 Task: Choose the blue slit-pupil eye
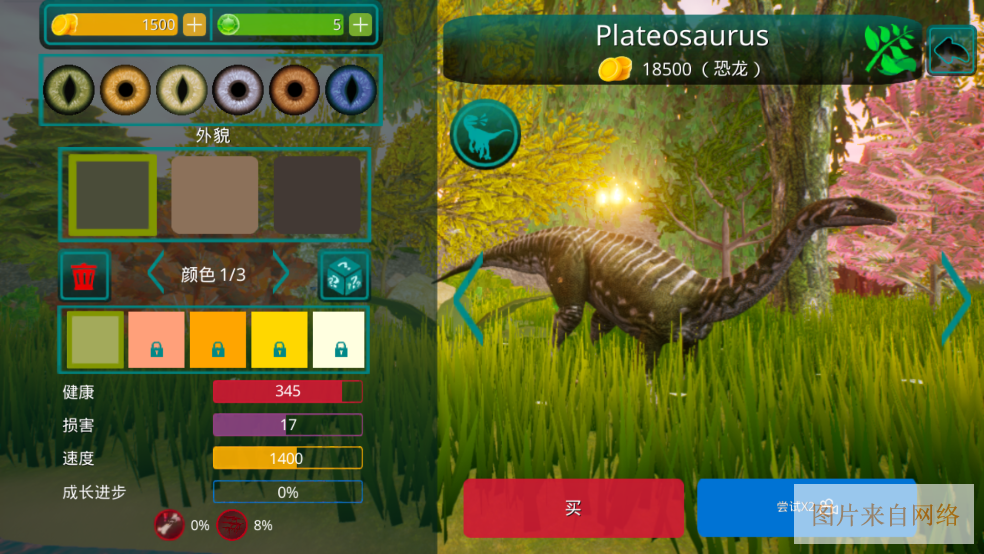(x=350, y=90)
